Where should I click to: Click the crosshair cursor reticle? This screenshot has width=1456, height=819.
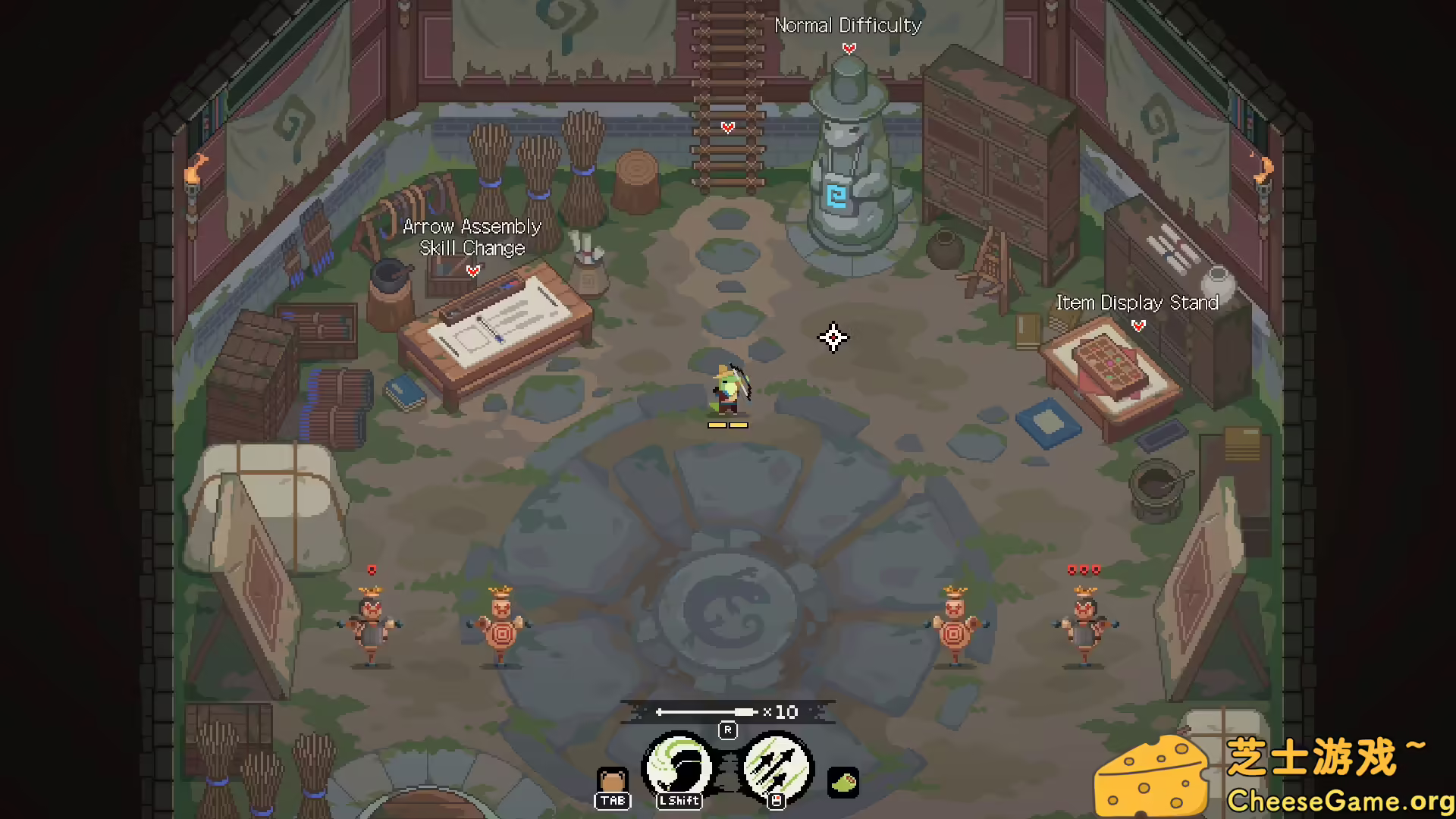(833, 338)
